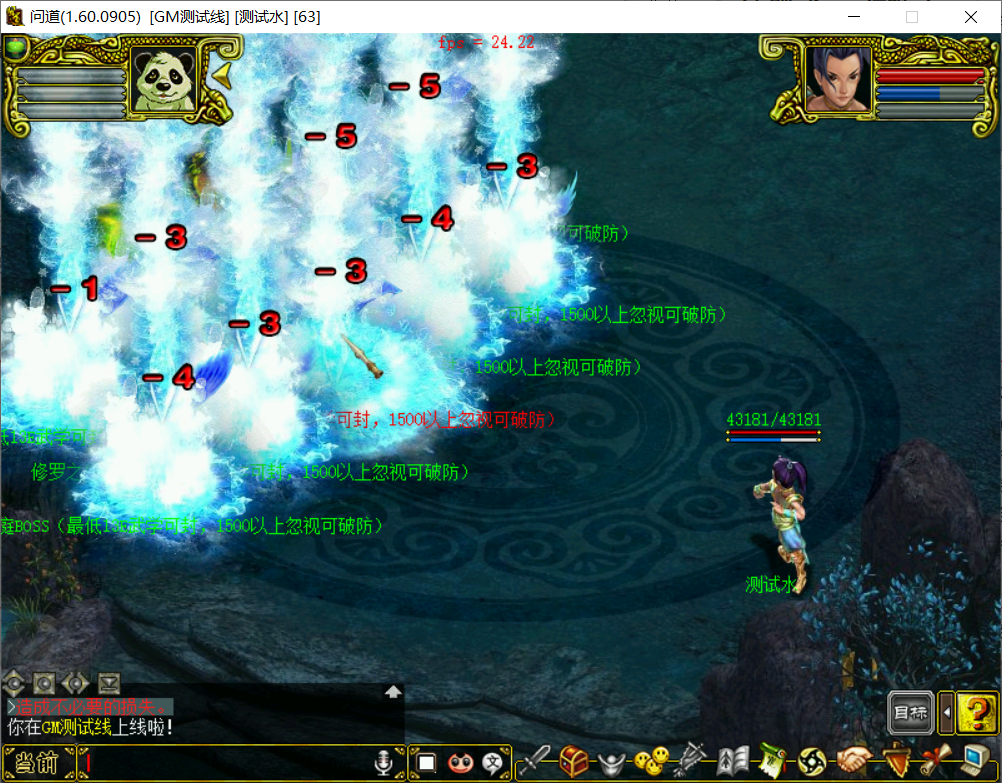Image resolution: width=1002 pixels, height=783 pixels.
Task: Open the red emoticon face picker
Action: (x=460, y=763)
